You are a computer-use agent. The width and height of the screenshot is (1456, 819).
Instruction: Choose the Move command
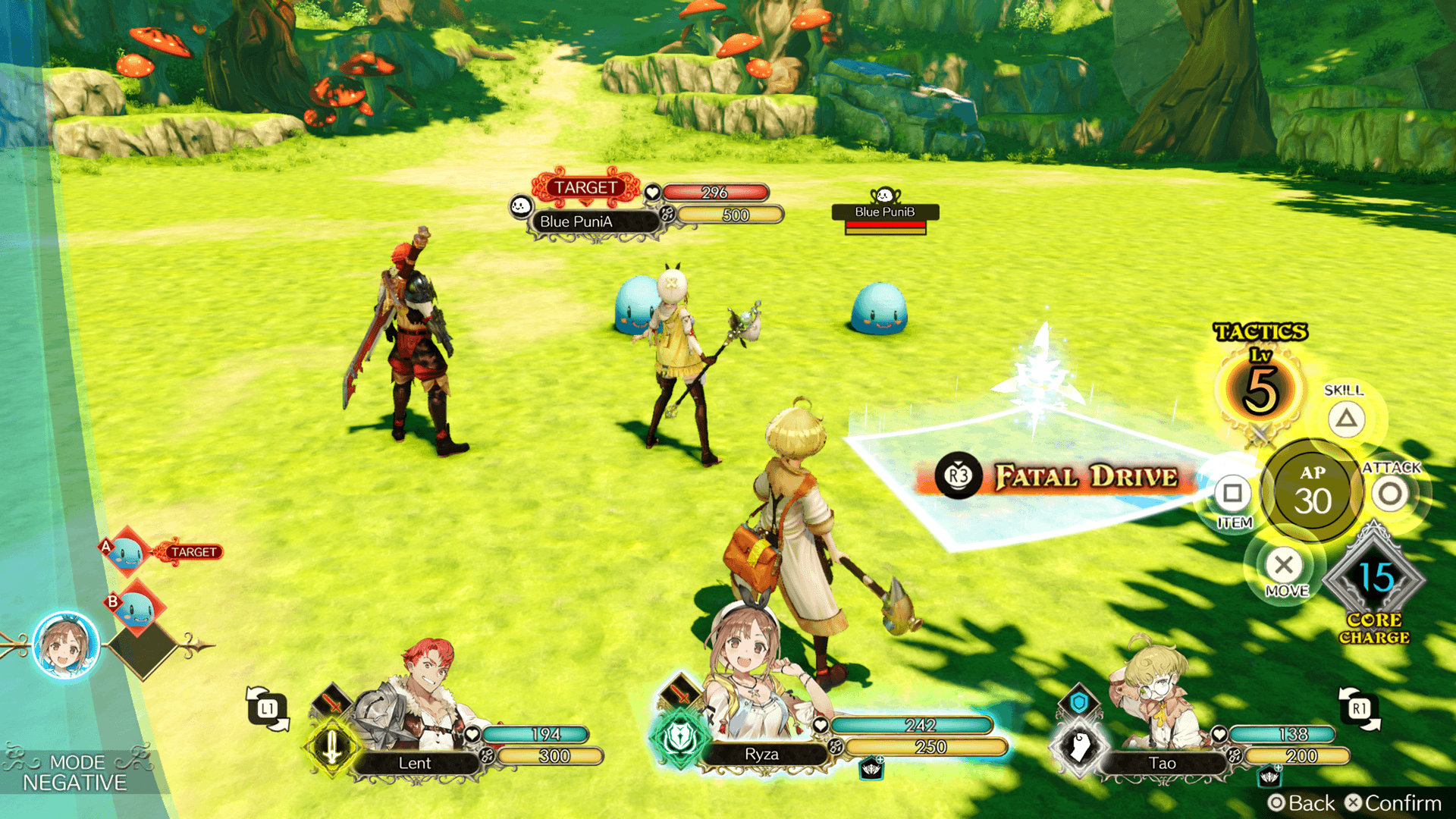tap(1284, 566)
